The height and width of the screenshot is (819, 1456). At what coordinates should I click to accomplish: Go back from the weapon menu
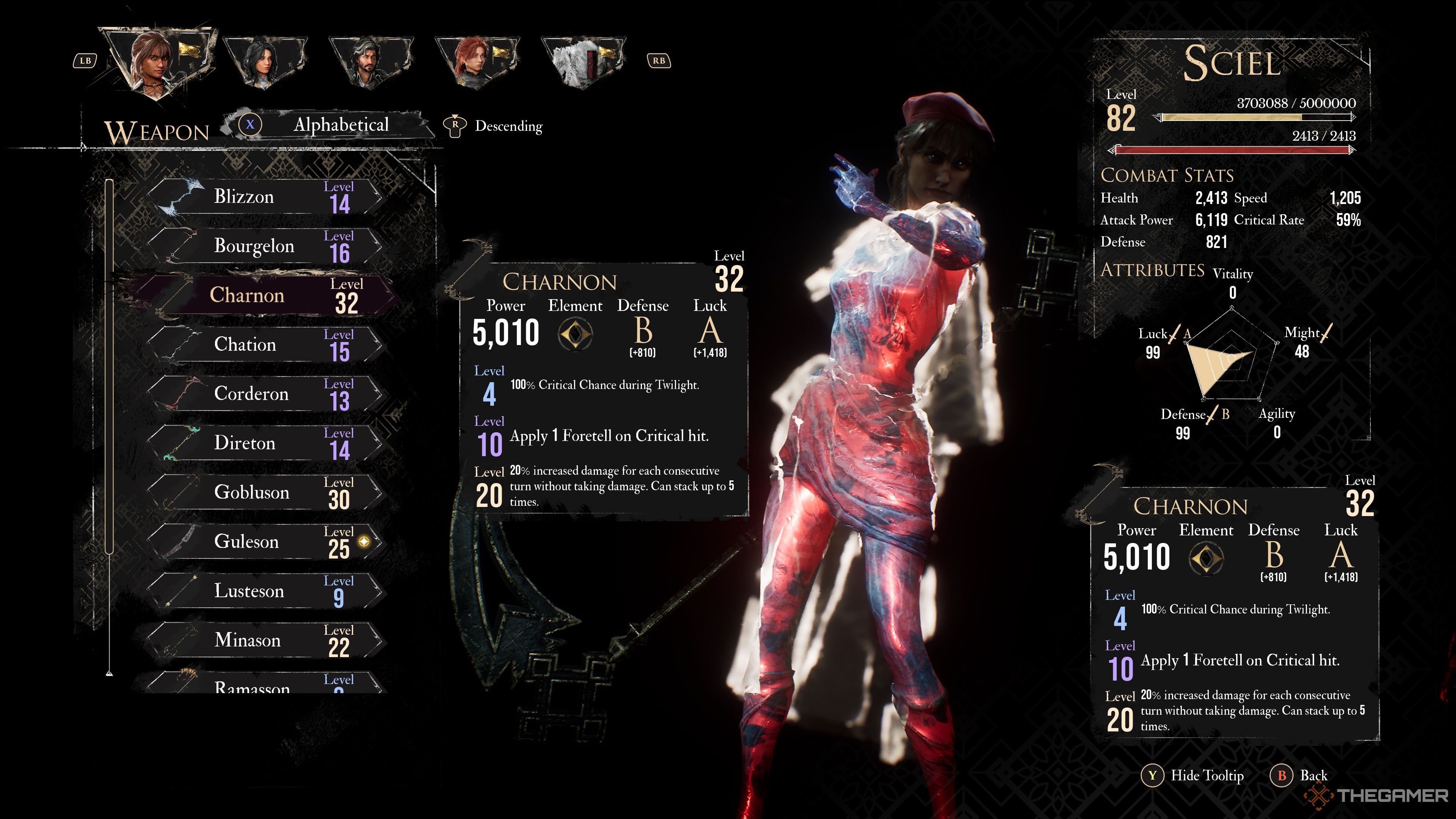(1300, 775)
